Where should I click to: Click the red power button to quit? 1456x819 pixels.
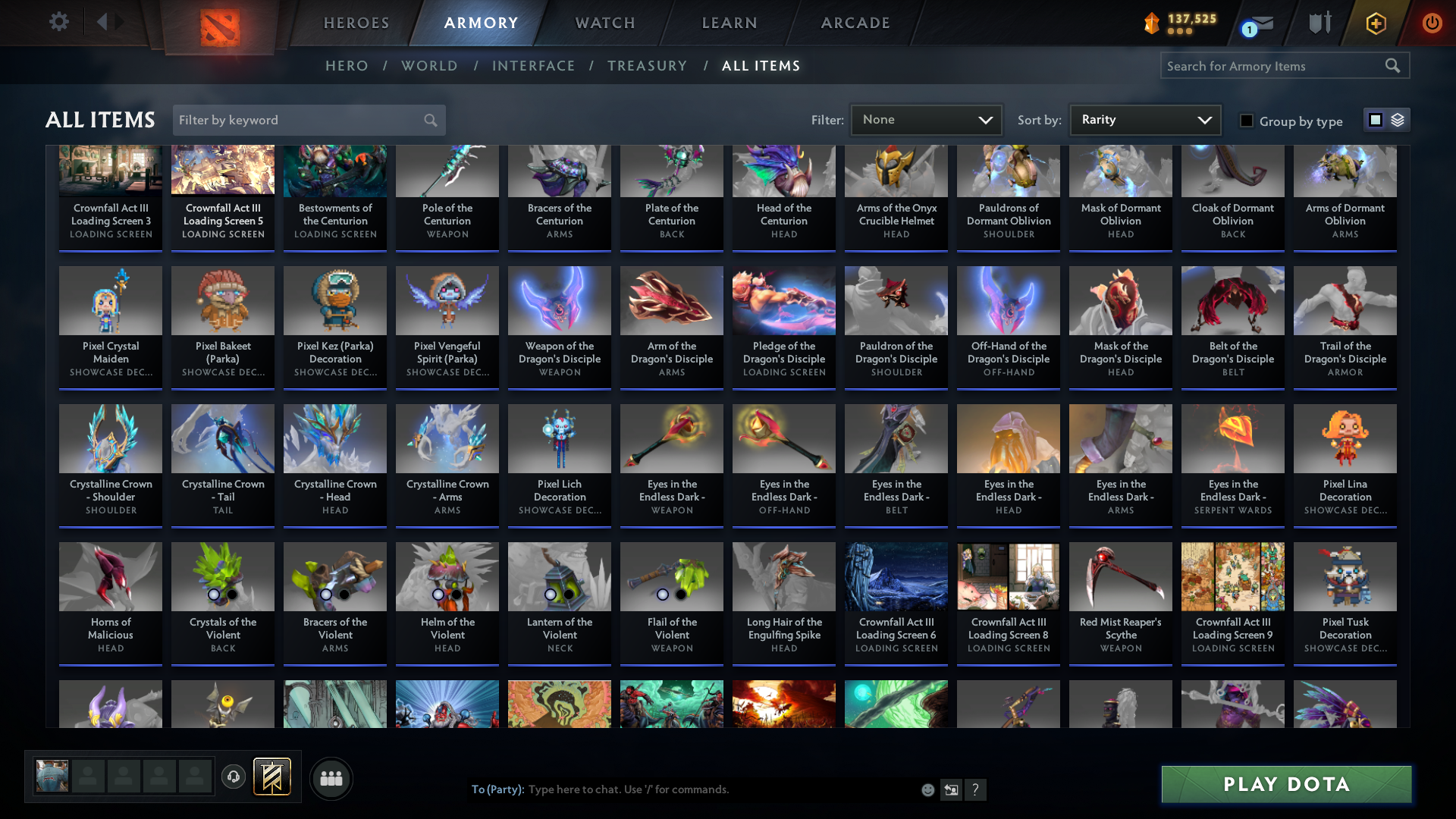pyautogui.click(x=1432, y=23)
